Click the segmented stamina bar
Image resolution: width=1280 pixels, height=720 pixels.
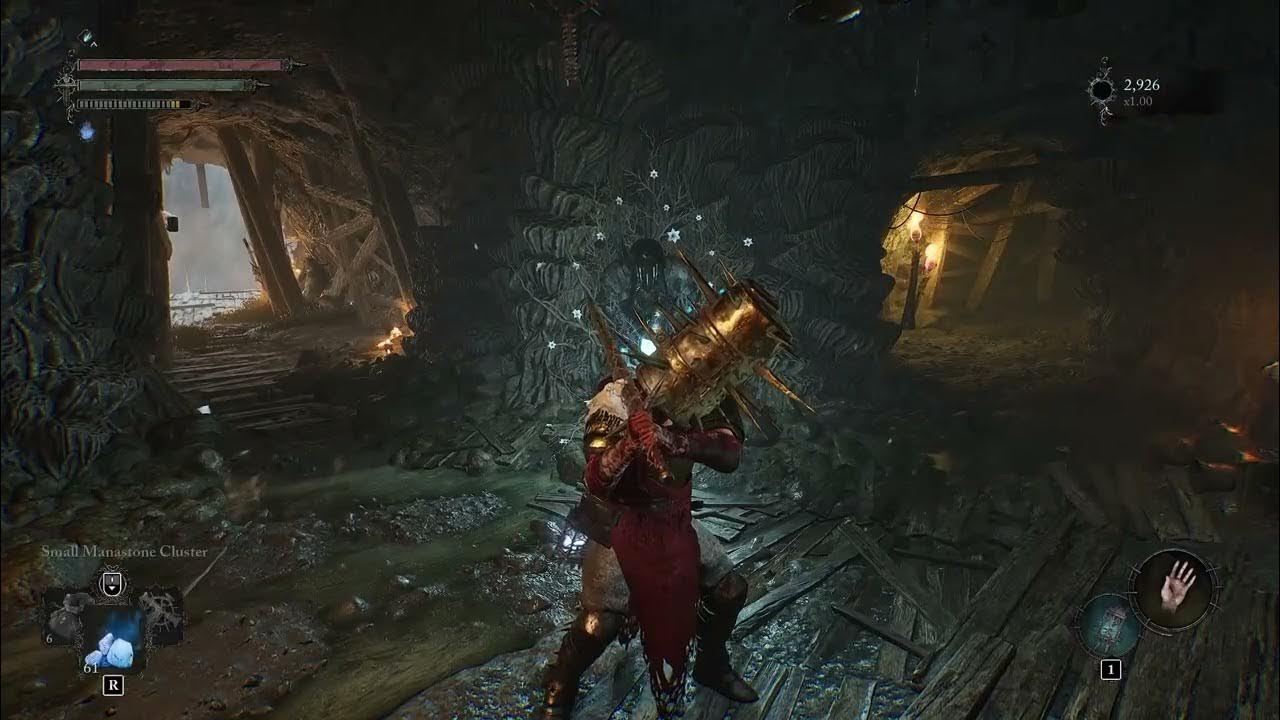pyautogui.click(x=134, y=104)
